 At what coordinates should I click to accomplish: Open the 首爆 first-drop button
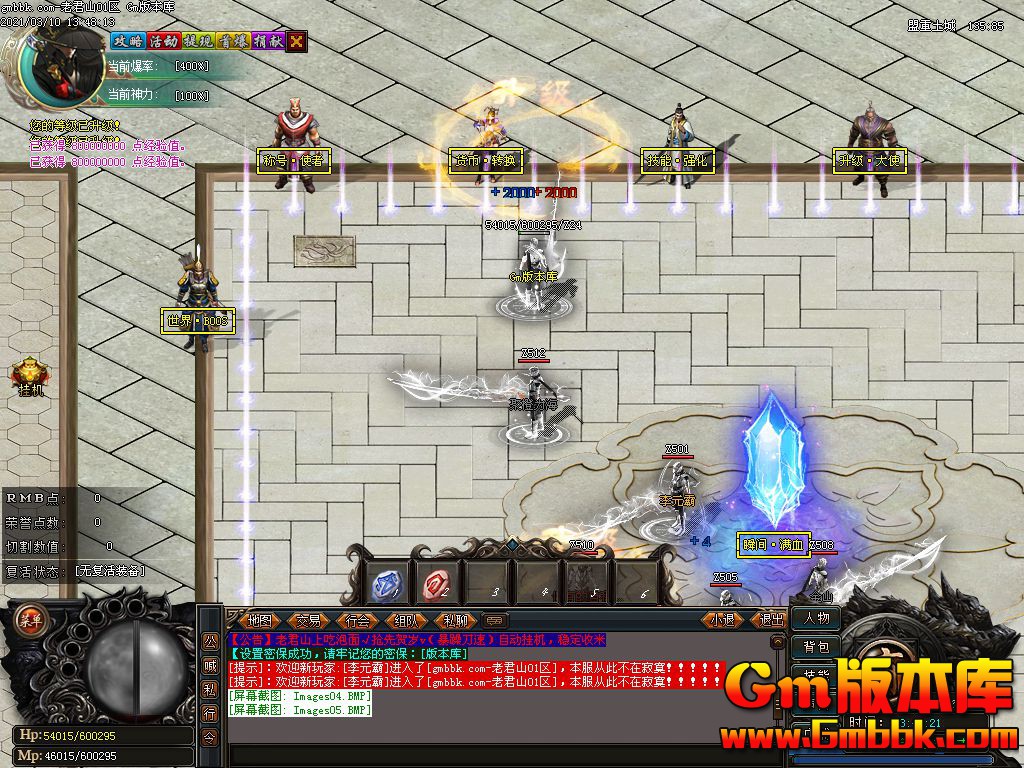[232, 41]
